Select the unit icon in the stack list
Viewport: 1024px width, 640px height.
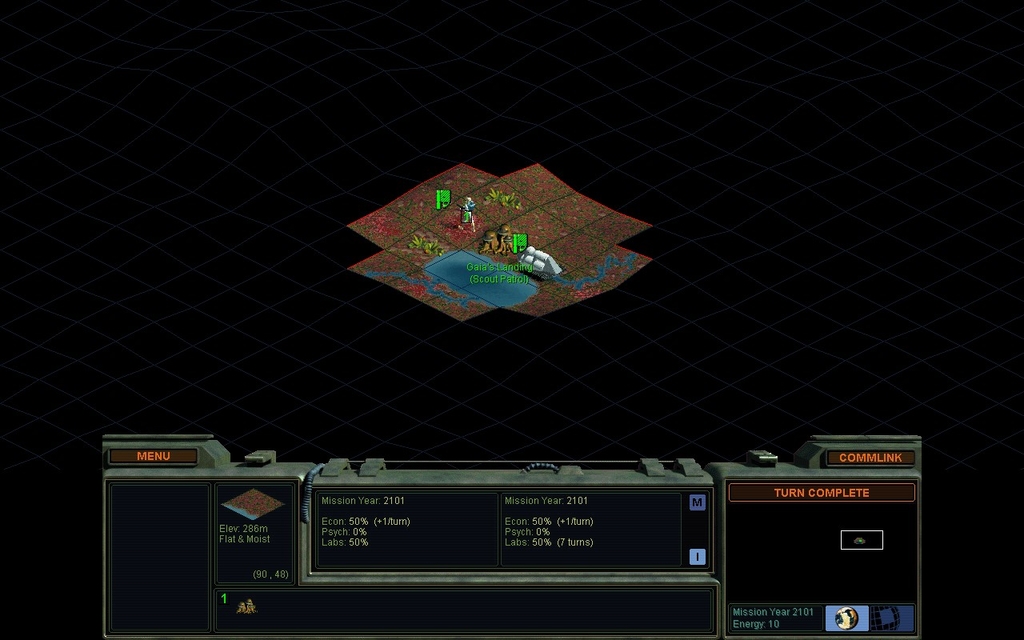[246, 606]
